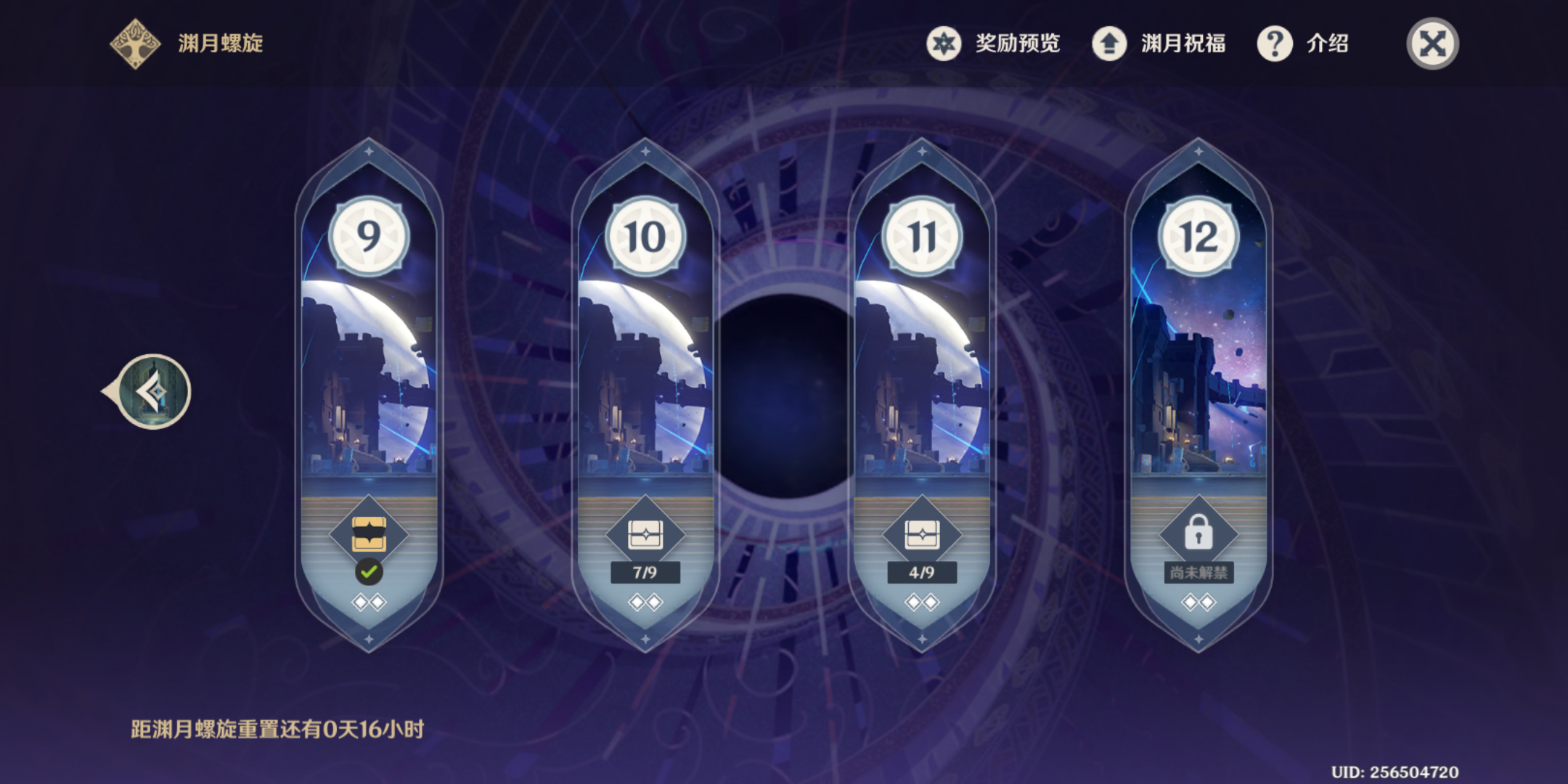Screen dimensions: 1568x784
Task: Enter the Floor 12 chamber card
Action: tap(1198, 377)
